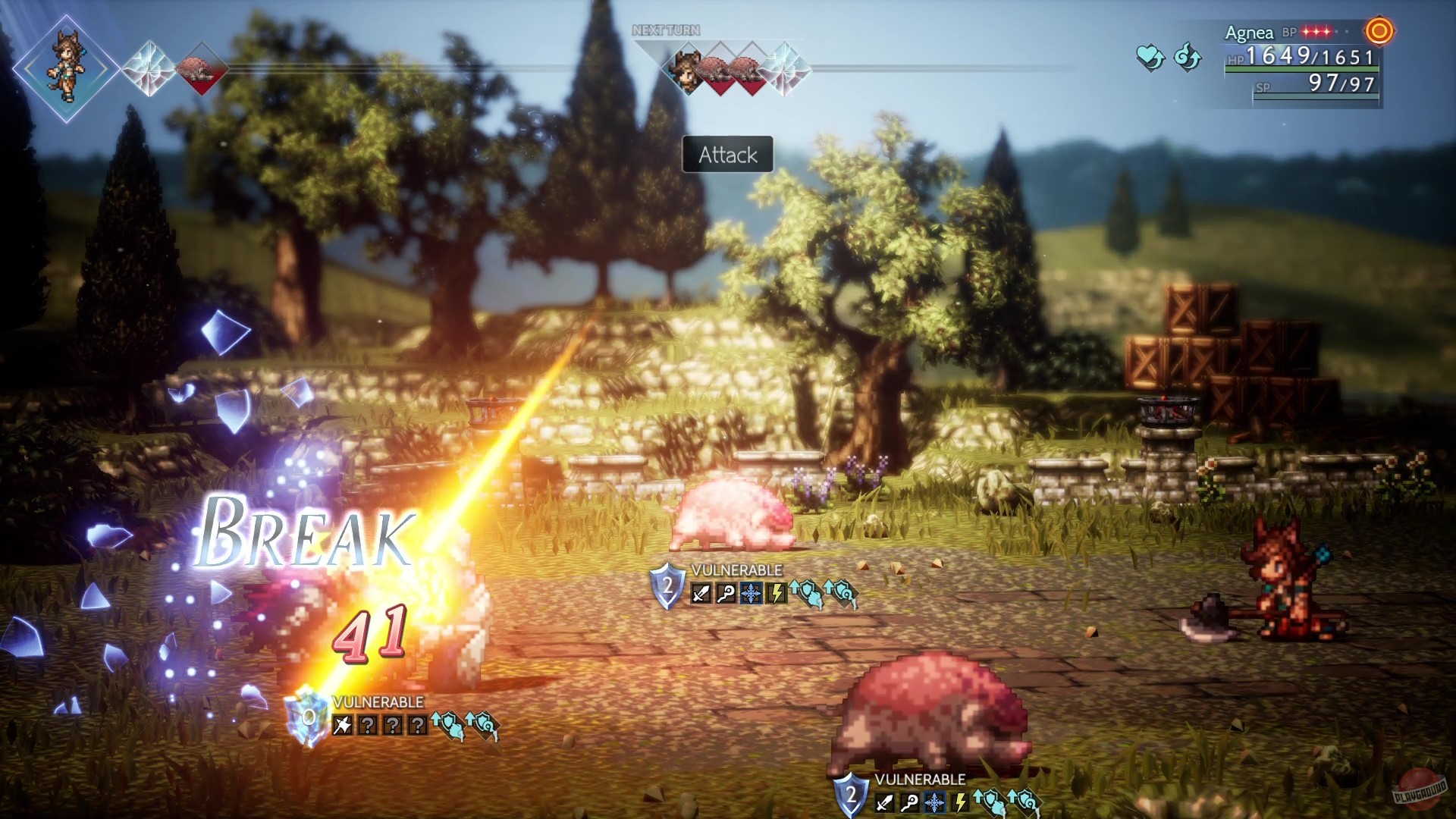Click the name label Agnea
Image resolution: width=1456 pixels, height=819 pixels.
1250,33
